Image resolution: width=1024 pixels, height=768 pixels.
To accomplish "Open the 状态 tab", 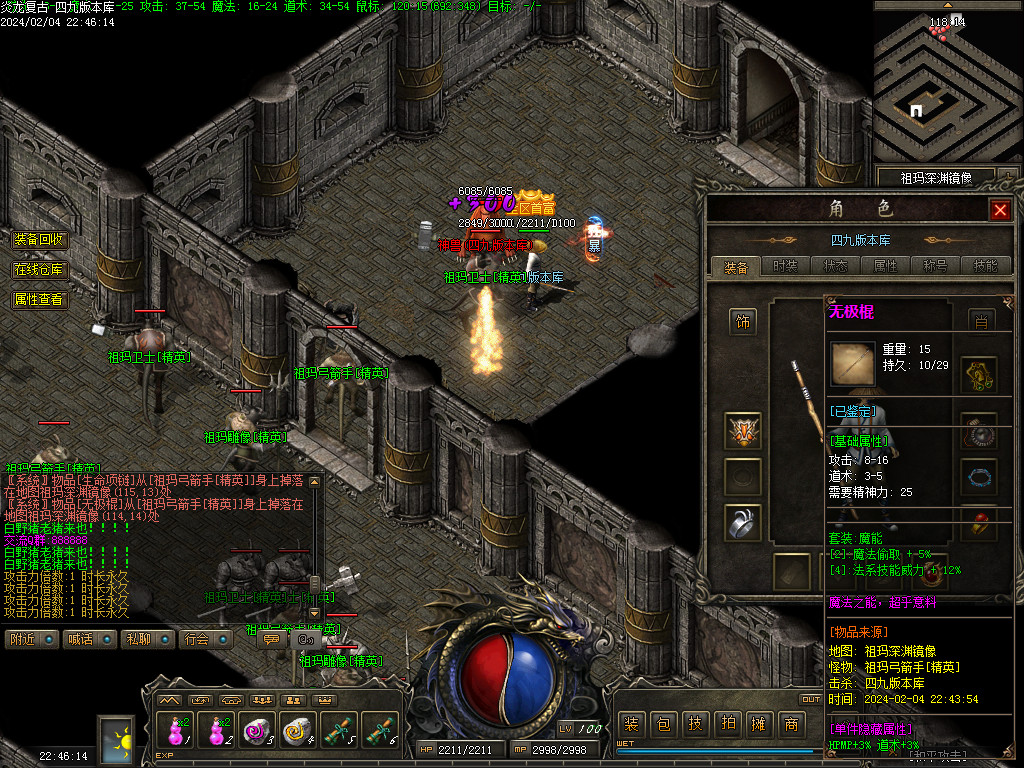I will pyautogui.click(x=835, y=267).
